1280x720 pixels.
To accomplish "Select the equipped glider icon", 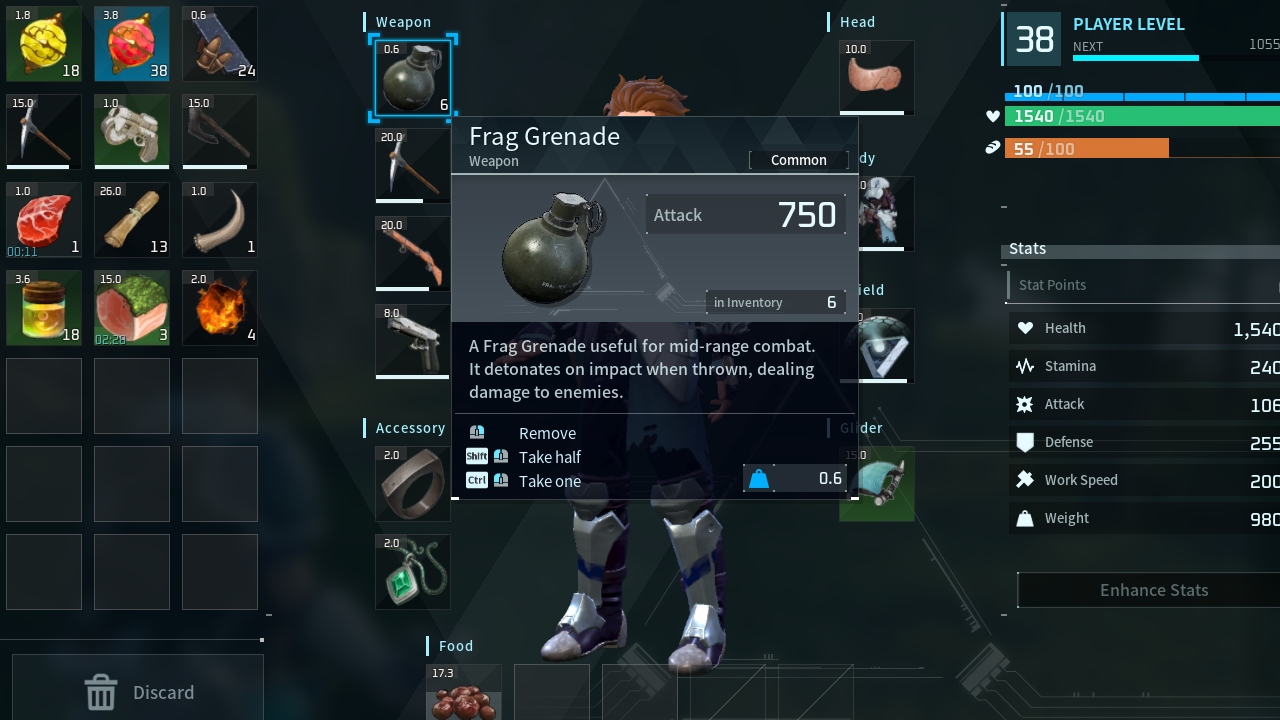I will [x=876, y=484].
